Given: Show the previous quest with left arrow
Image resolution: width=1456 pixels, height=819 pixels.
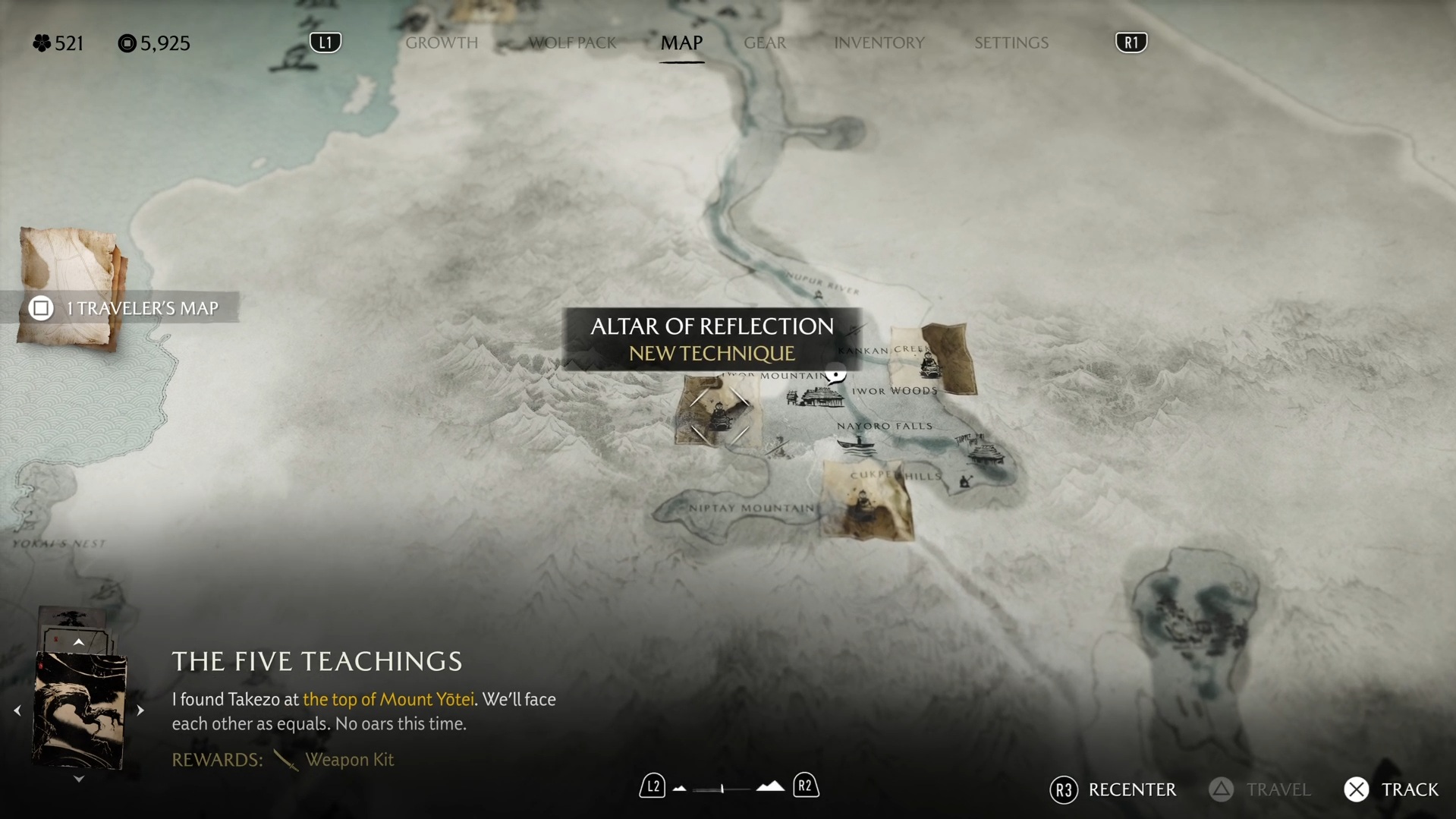Looking at the screenshot, I should click(17, 711).
